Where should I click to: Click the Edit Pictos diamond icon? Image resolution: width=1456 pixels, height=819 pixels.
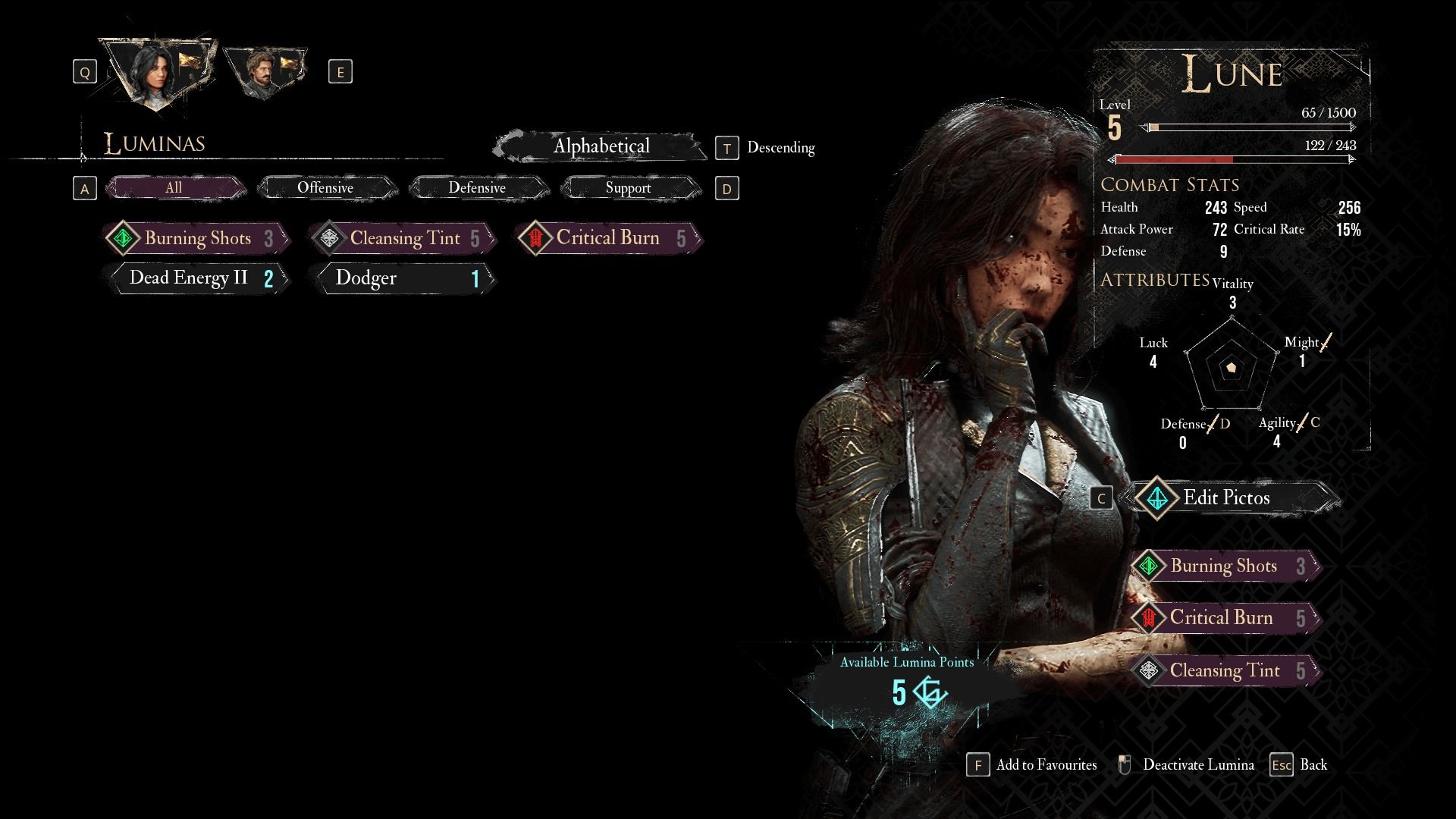point(1157,498)
